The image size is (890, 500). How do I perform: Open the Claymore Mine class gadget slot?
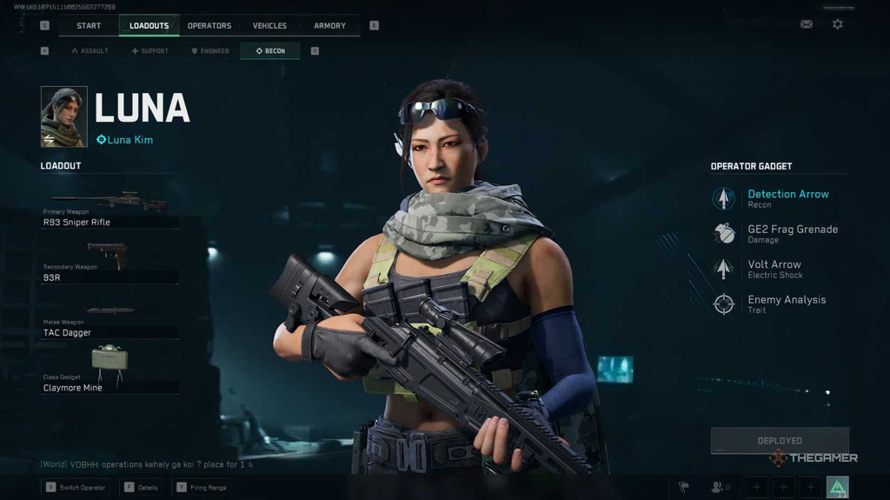click(109, 372)
